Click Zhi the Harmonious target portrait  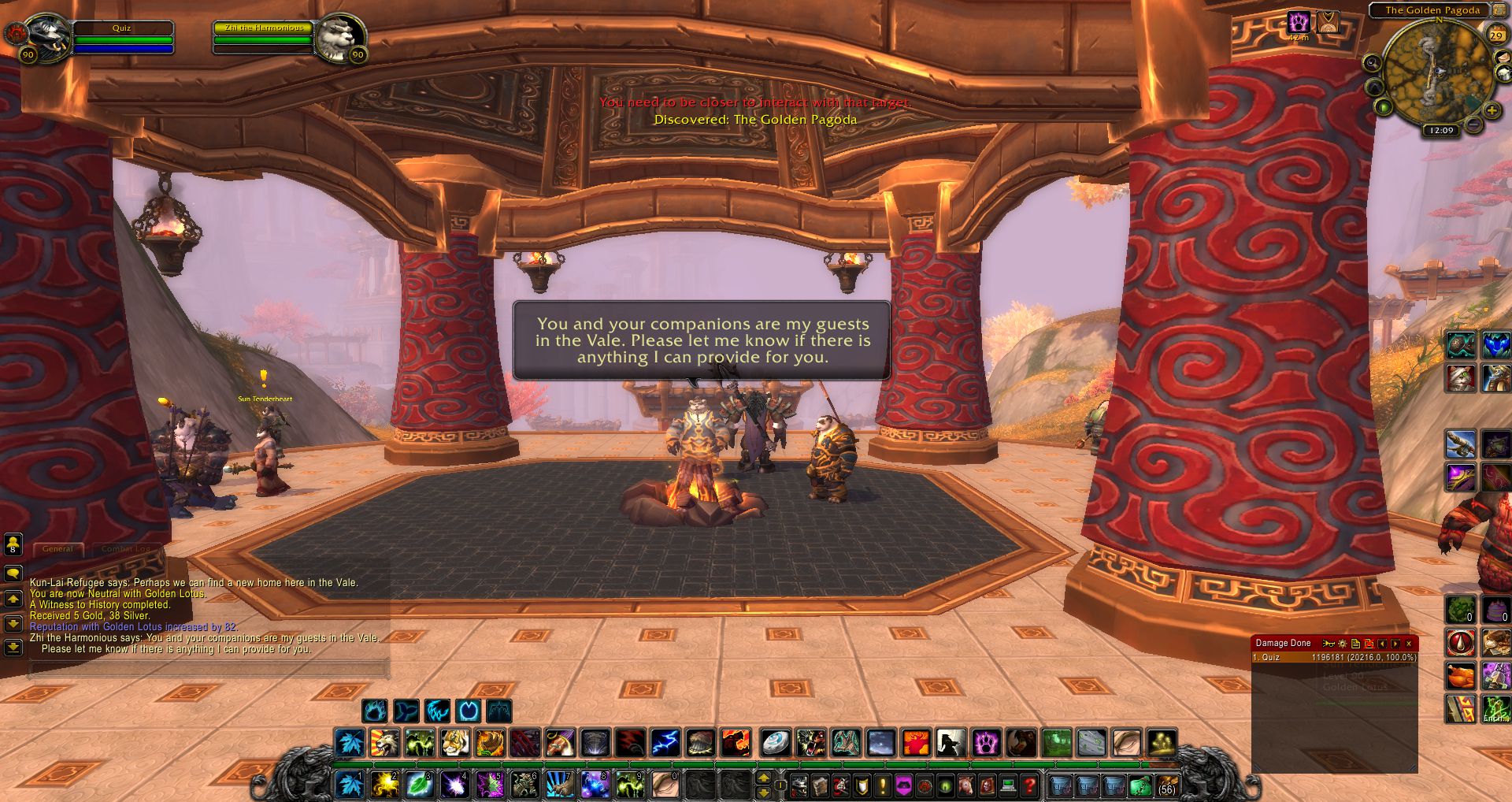pos(339,35)
